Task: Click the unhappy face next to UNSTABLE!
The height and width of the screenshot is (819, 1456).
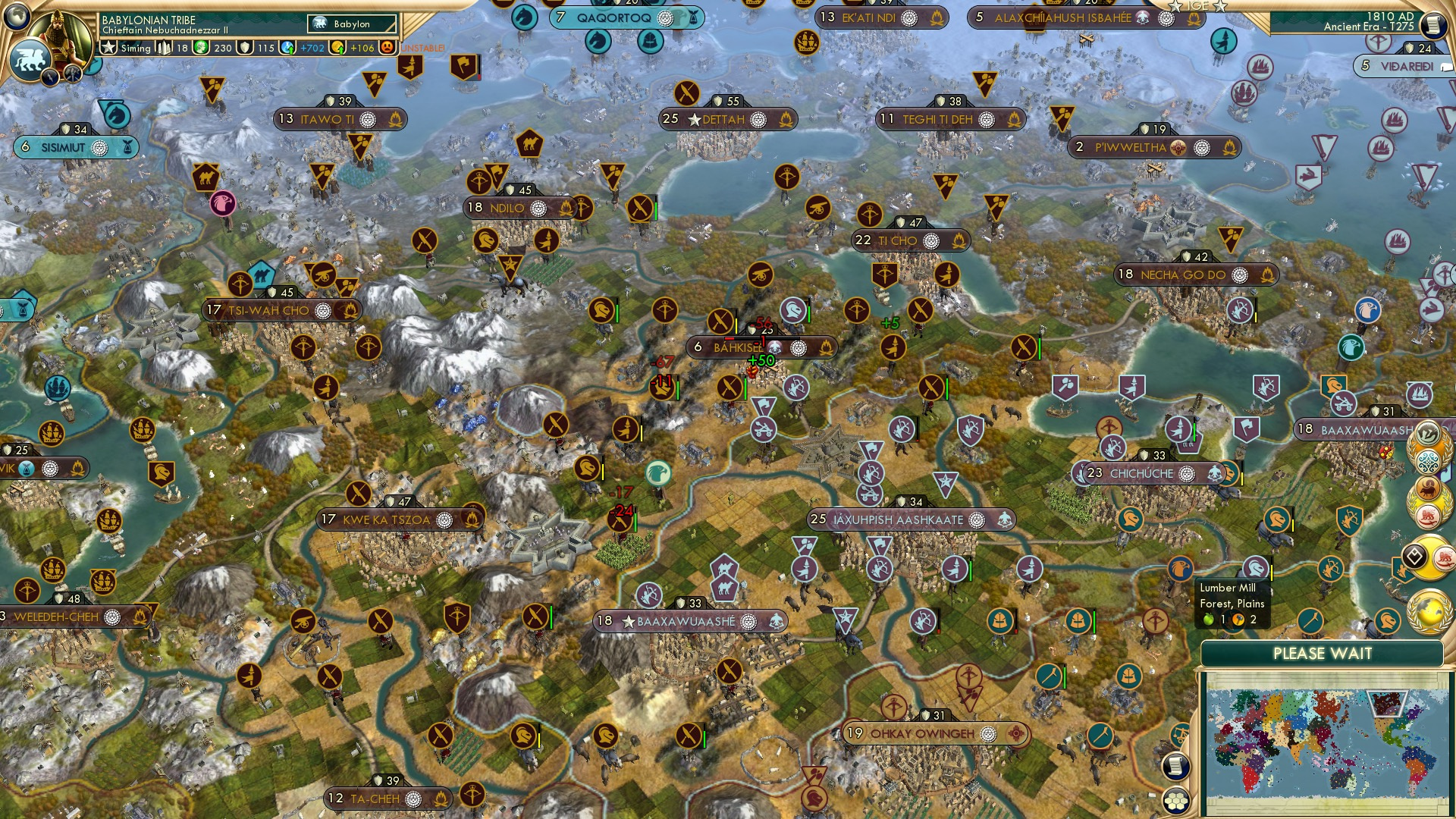Action: (388, 48)
